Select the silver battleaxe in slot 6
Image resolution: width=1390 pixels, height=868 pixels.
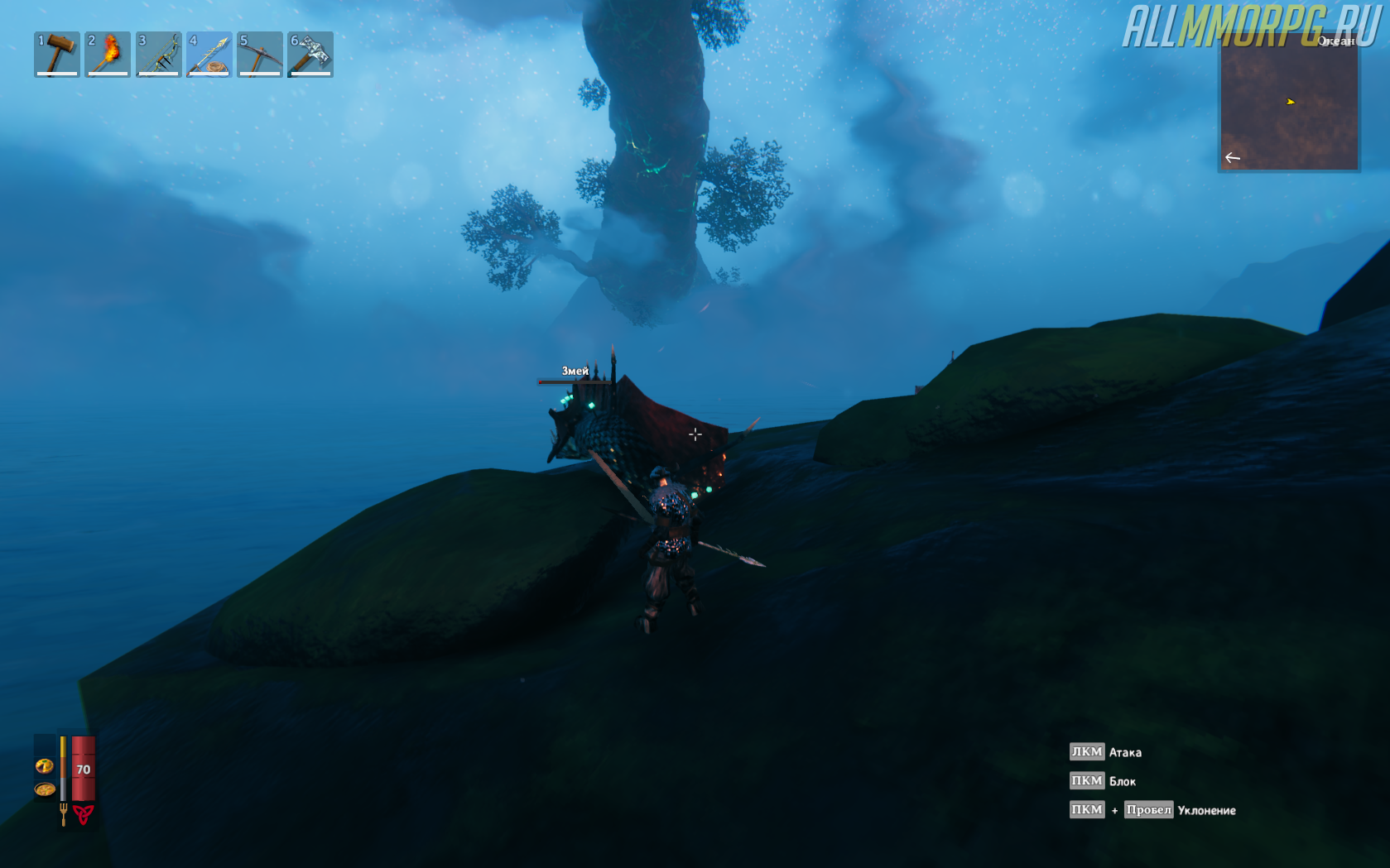coord(310,54)
